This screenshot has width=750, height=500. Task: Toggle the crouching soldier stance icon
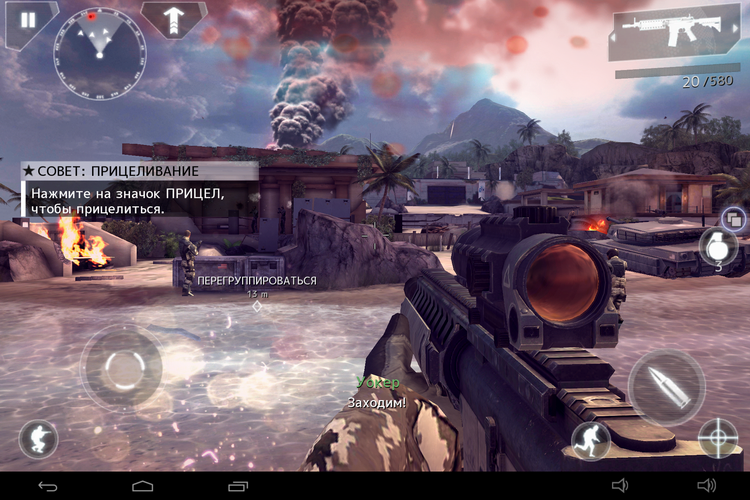tap(38, 439)
